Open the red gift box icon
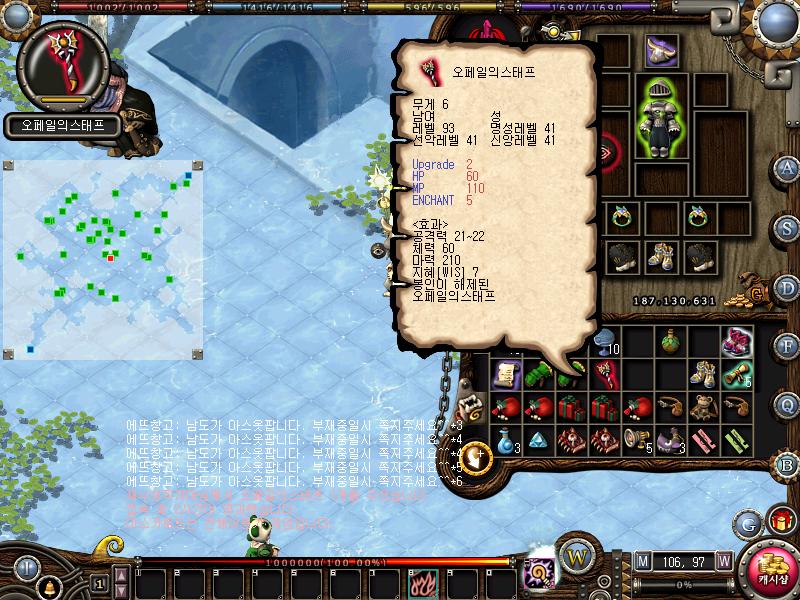 778,522
